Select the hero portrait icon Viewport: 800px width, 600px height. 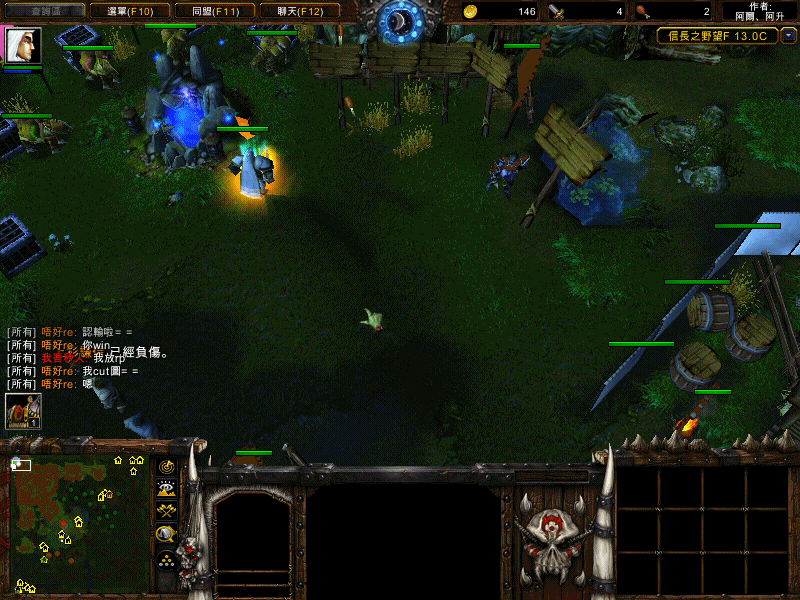(19, 46)
